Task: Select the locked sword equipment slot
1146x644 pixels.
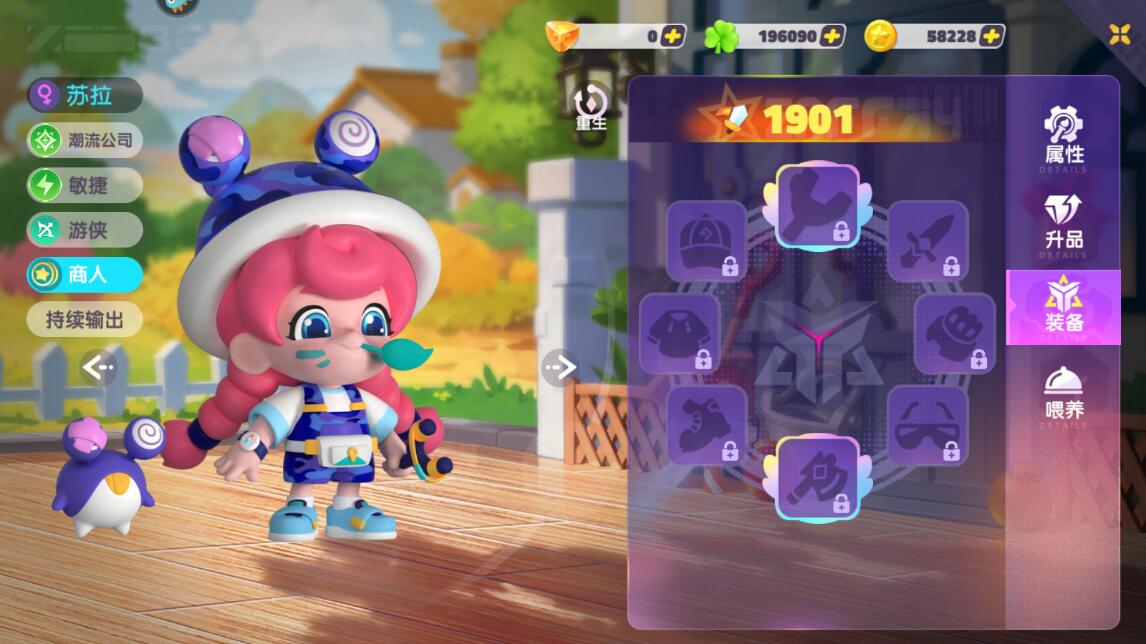Action: point(927,241)
